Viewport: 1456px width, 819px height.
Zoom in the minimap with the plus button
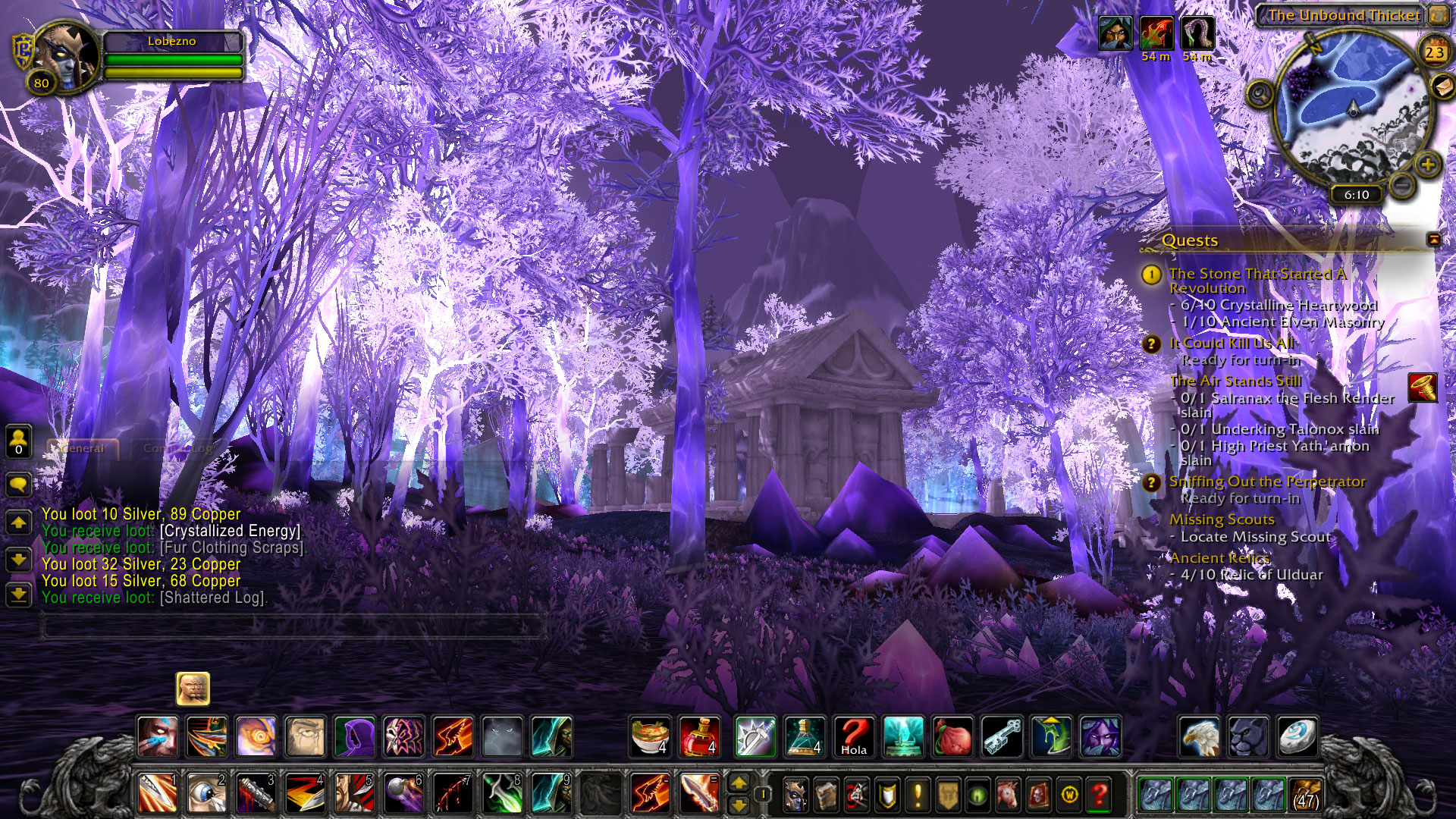(x=1427, y=164)
